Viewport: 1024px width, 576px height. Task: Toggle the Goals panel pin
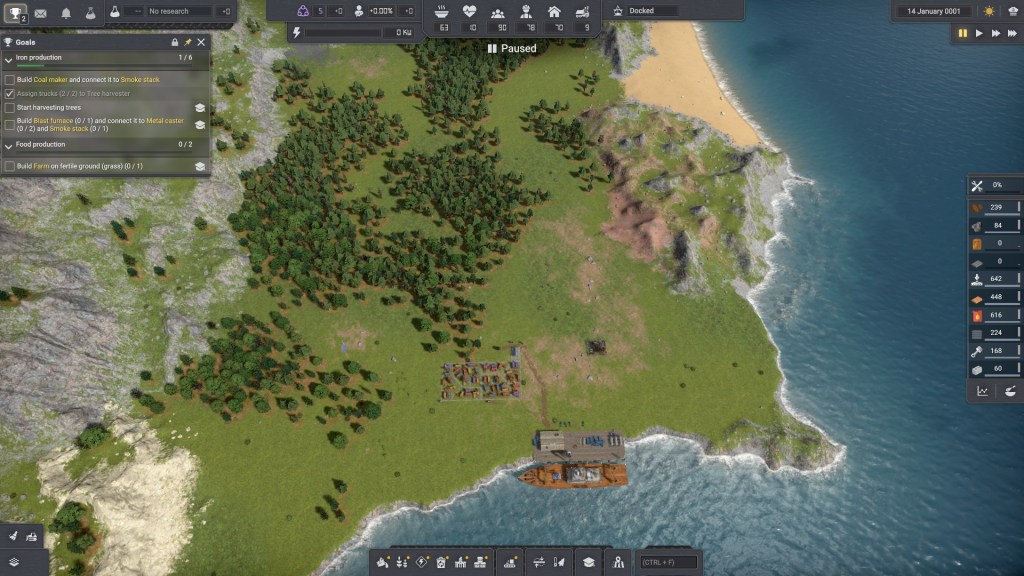click(188, 42)
